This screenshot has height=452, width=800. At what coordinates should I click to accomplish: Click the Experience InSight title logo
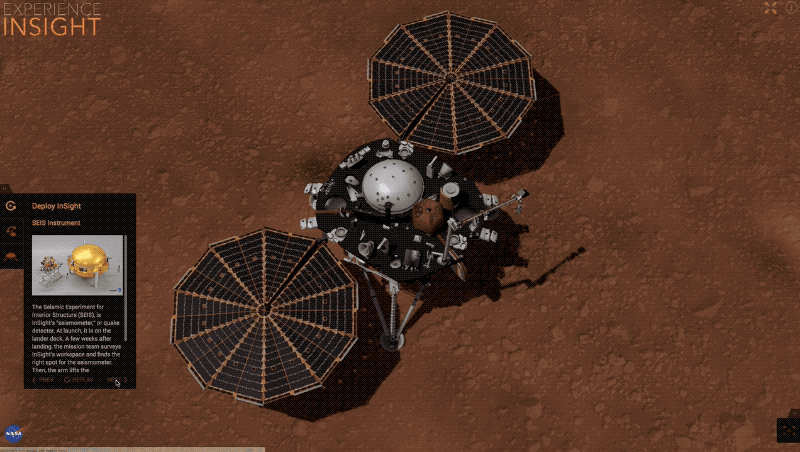(51, 19)
